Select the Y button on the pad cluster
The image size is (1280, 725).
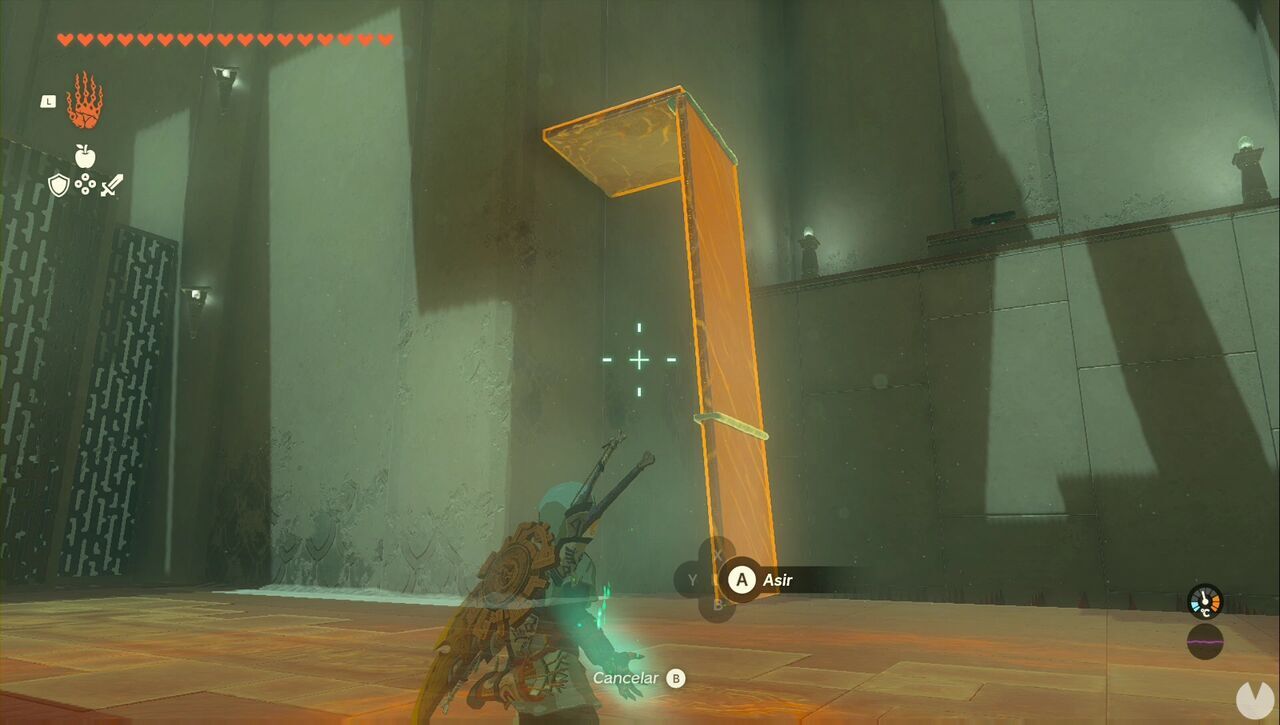[x=692, y=579]
